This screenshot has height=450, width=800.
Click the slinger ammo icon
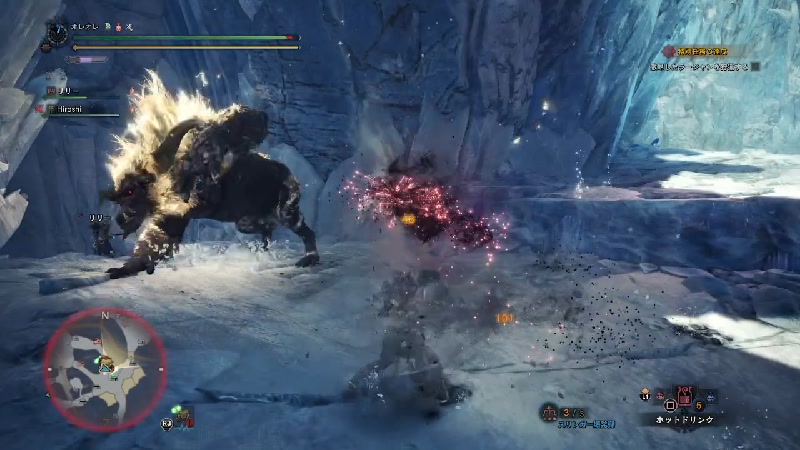[x=550, y=412]
